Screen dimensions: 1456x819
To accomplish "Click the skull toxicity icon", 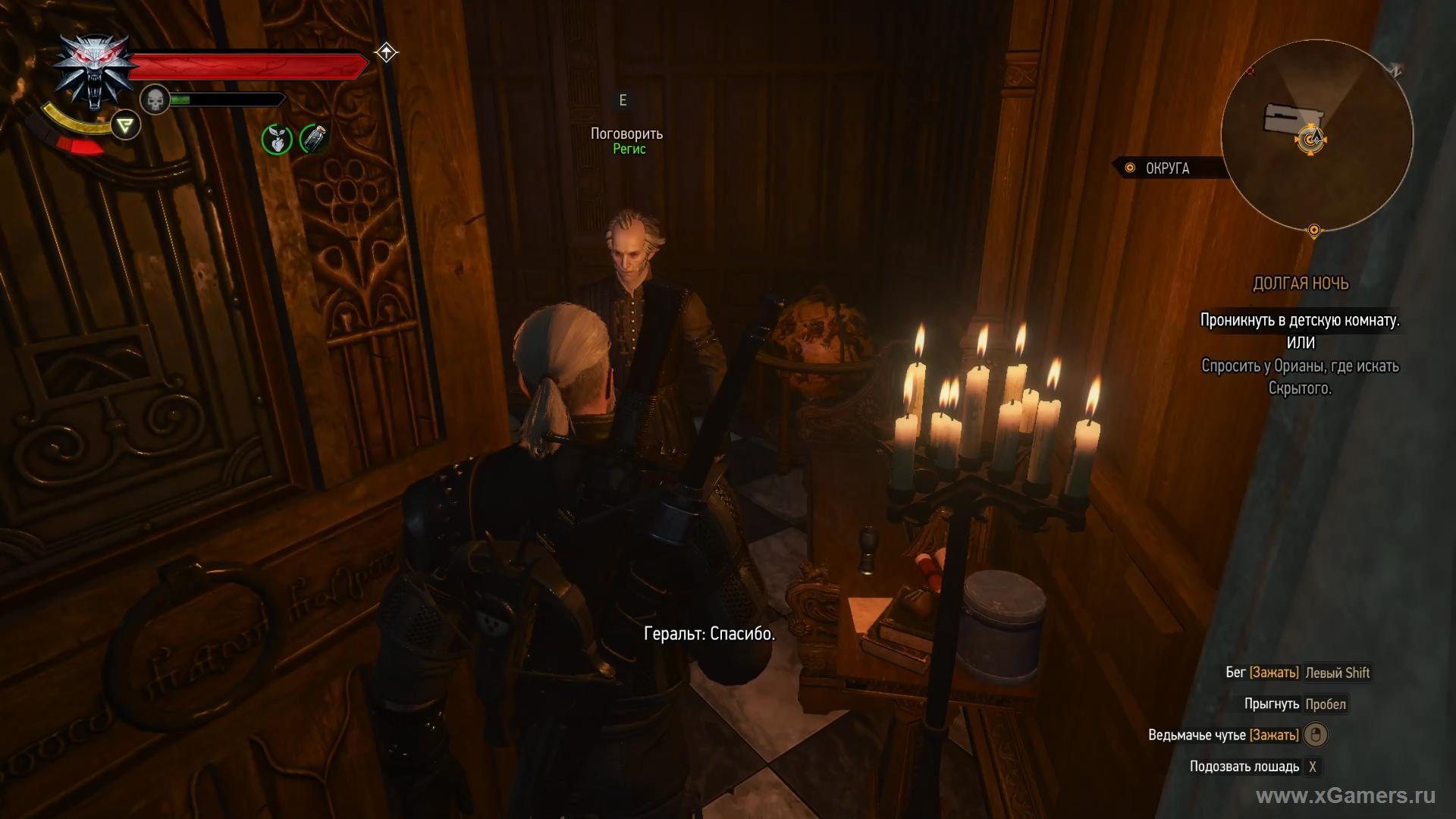I will click(x=155, y=99).
